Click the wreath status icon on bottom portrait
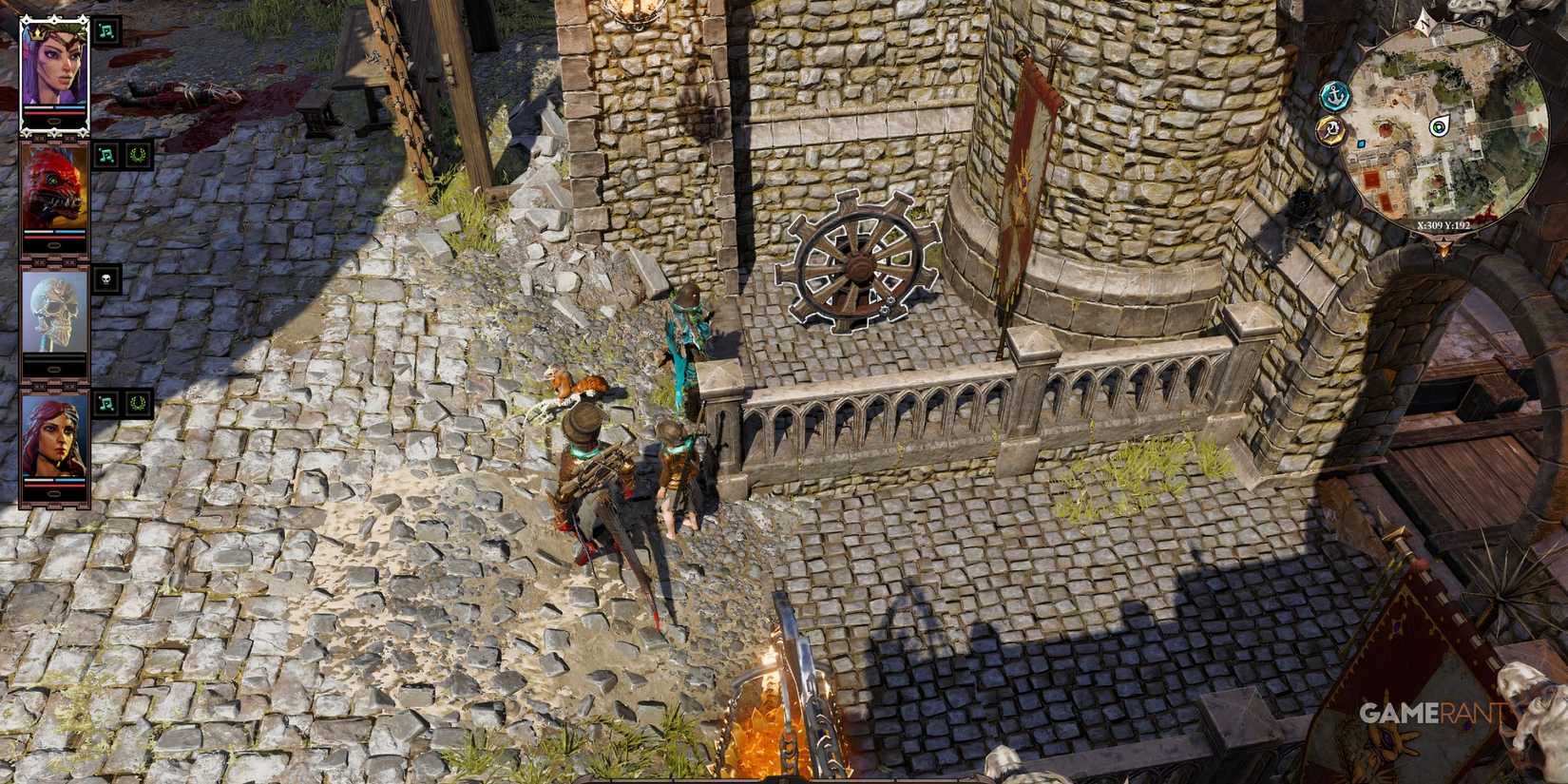This screenshot has height=784, width=1568. (x=138, y=404)
